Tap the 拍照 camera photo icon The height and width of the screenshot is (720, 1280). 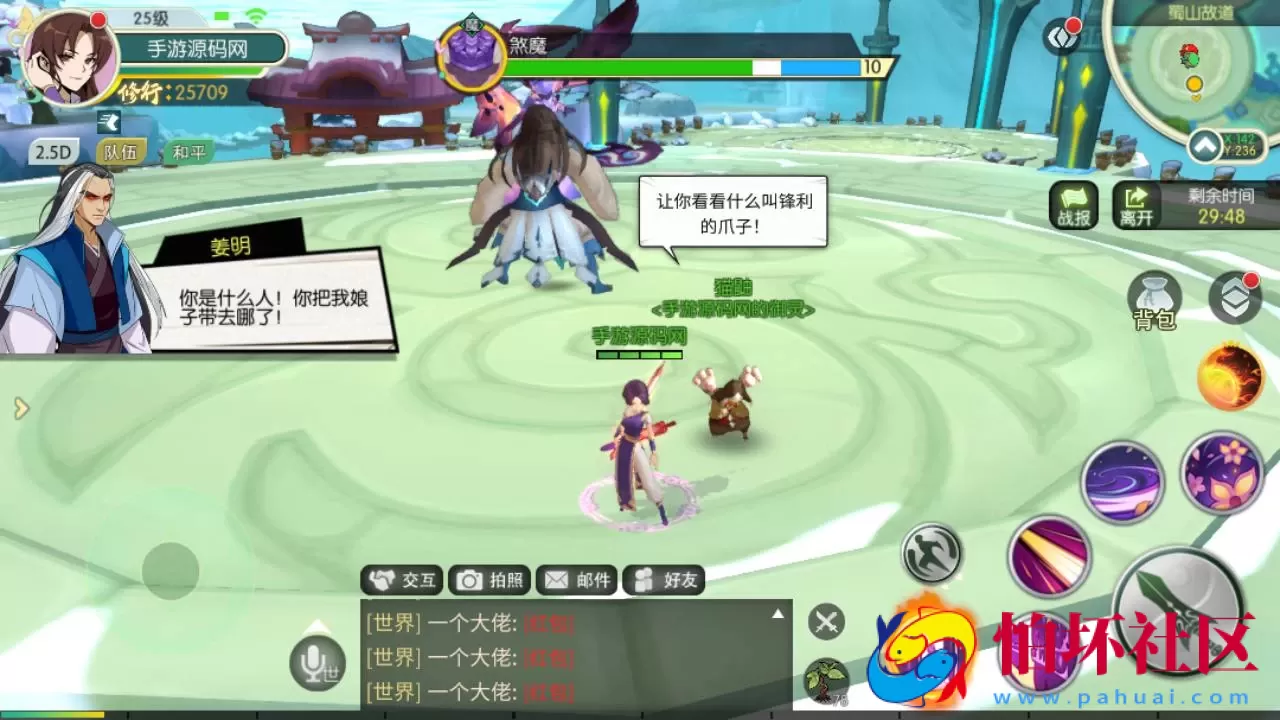pyautogui.click(x=489, y=580)
